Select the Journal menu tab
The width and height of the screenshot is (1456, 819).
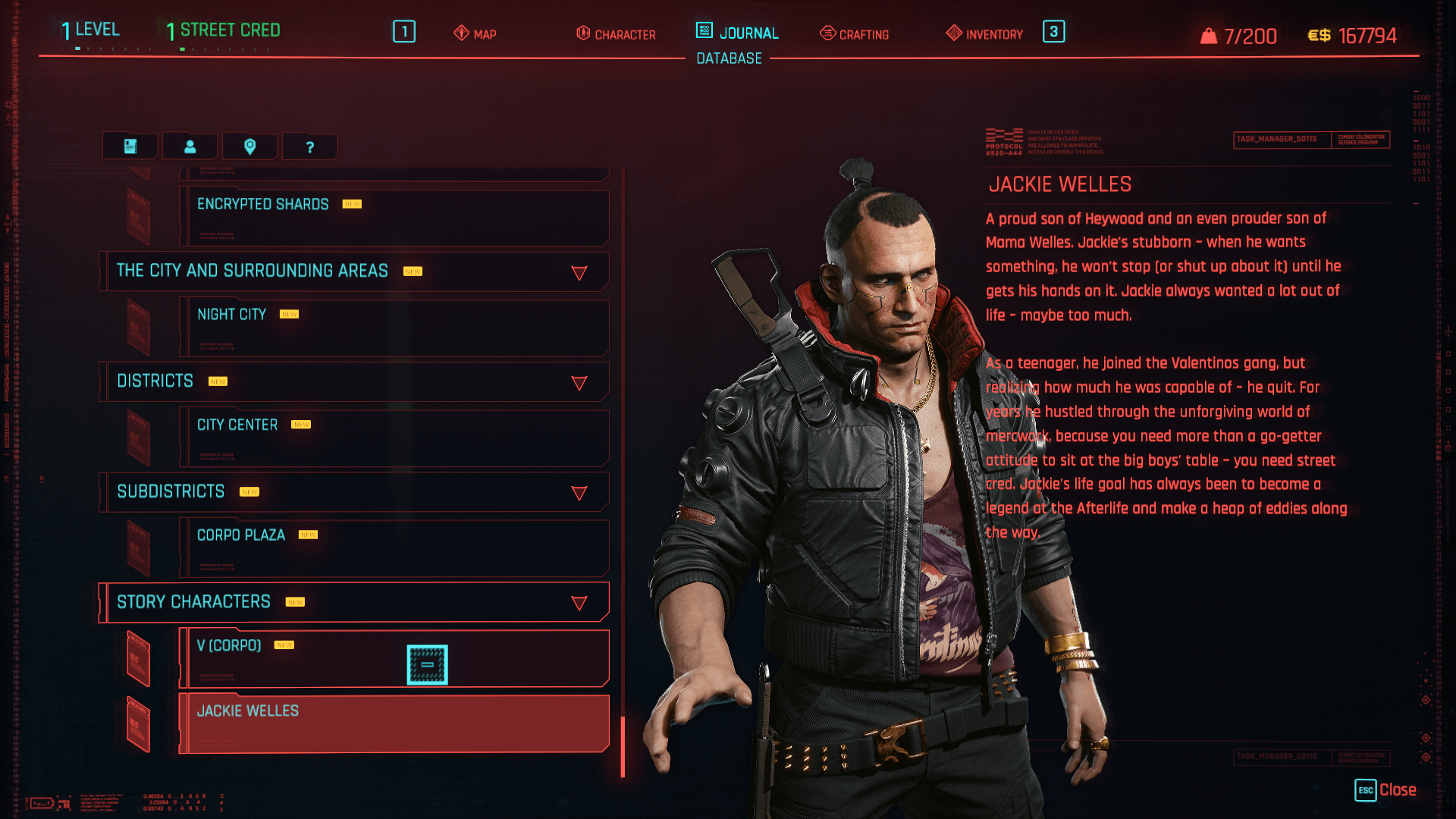737,33
